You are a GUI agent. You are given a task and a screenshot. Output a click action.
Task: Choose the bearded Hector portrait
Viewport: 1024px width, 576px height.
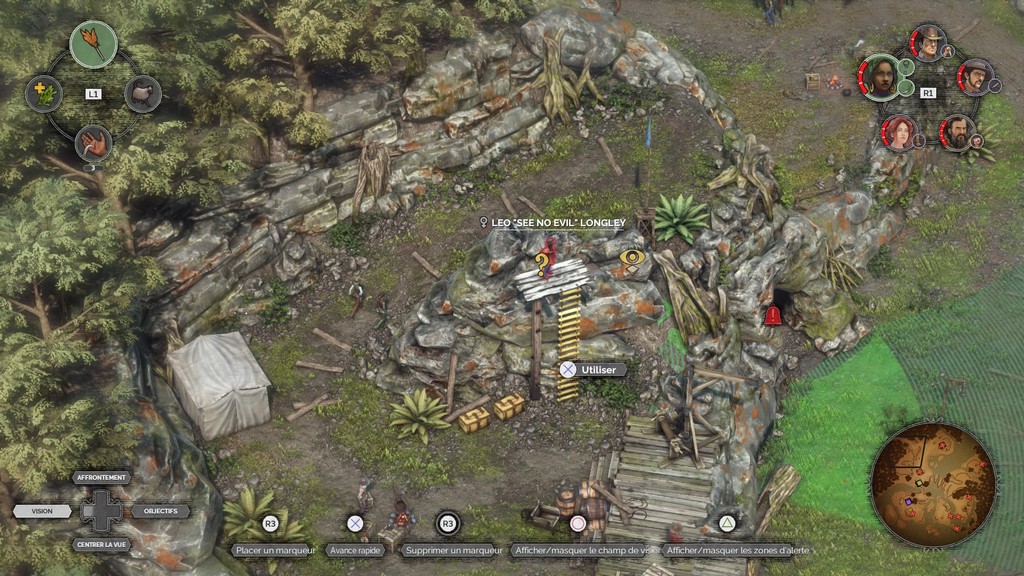957,132
